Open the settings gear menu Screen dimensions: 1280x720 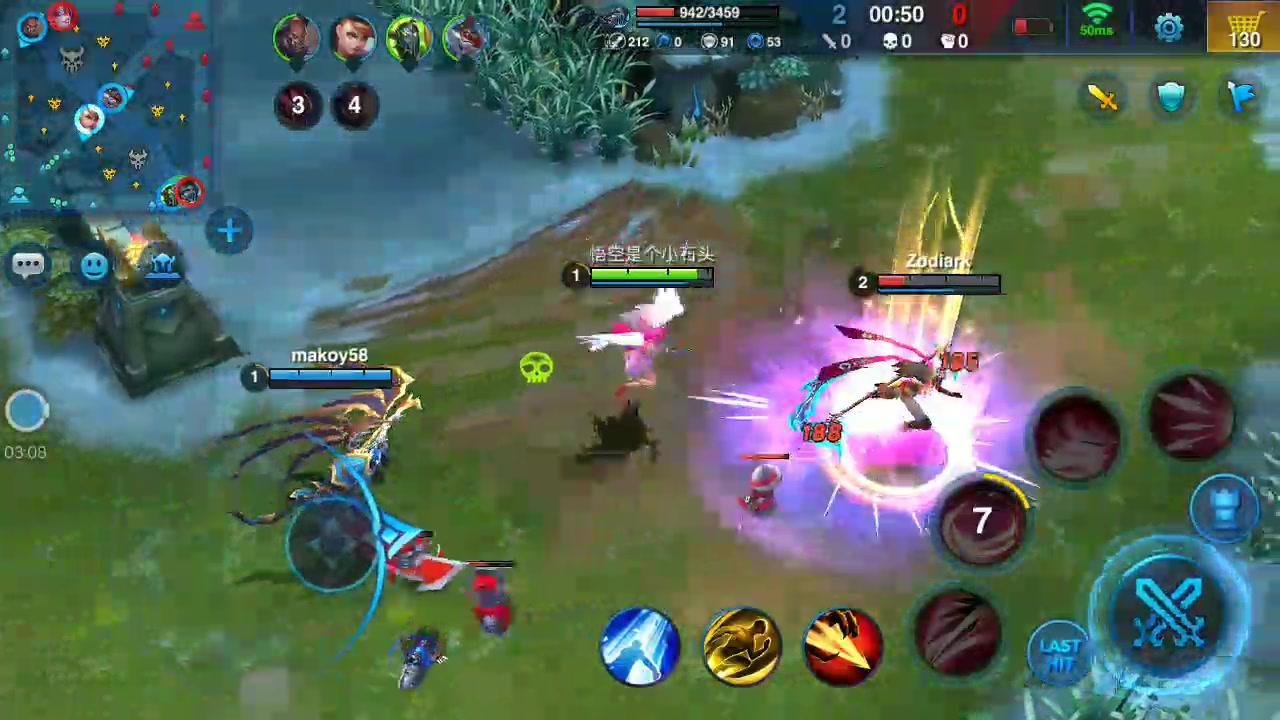[x=1169, y=27]
